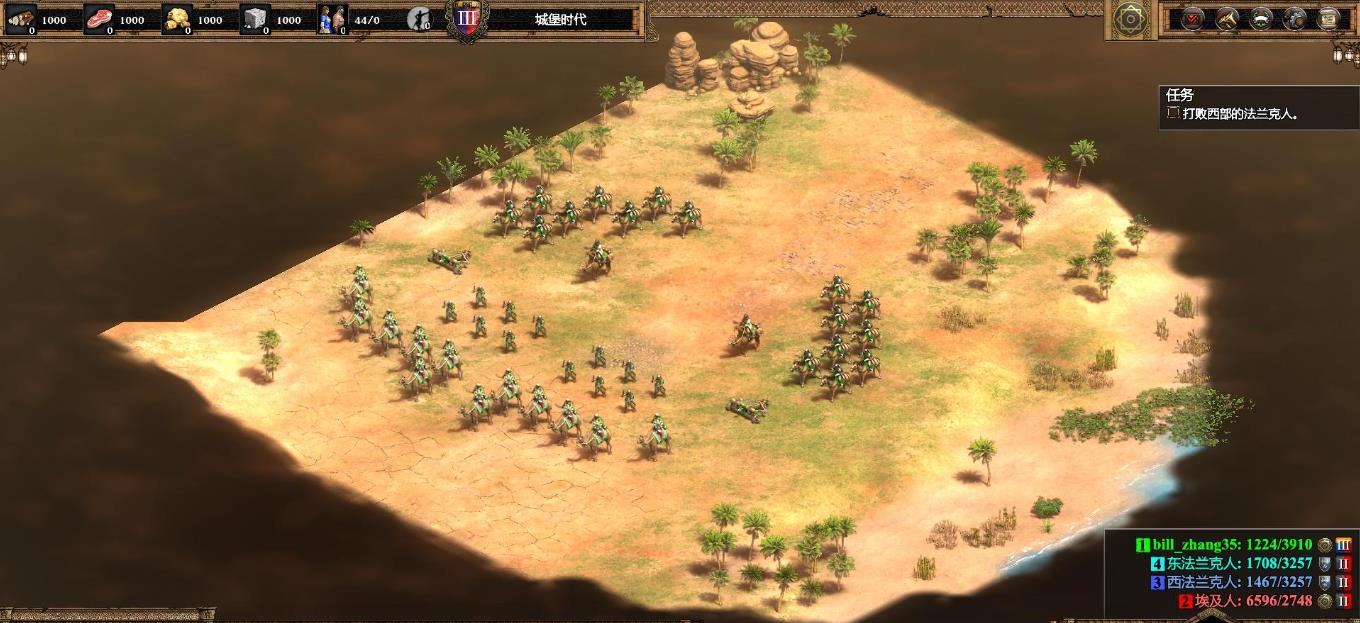Open settings via the gear icon

[x=1295, y=19]
